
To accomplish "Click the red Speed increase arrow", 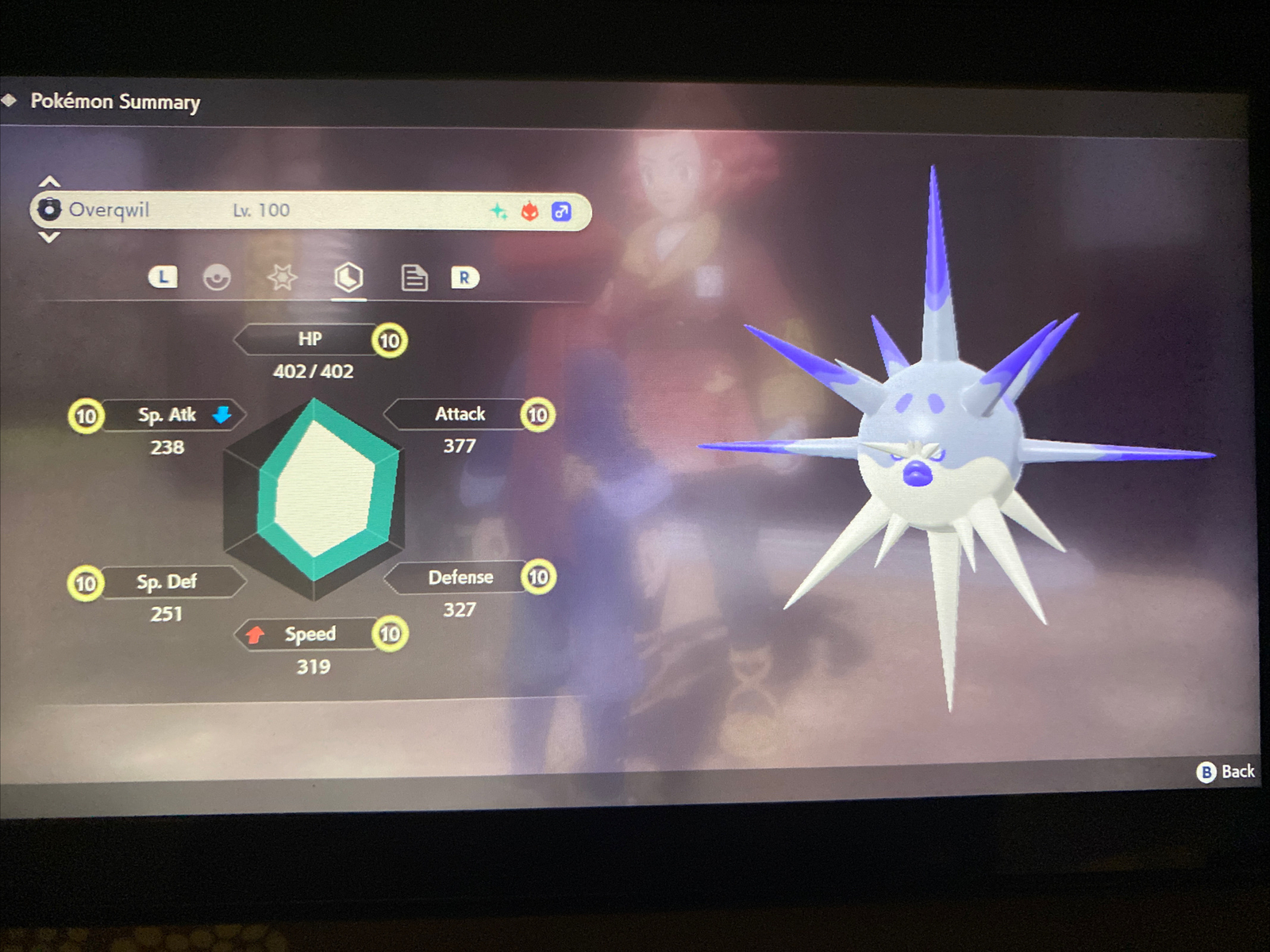I will [x=256, y=634].
